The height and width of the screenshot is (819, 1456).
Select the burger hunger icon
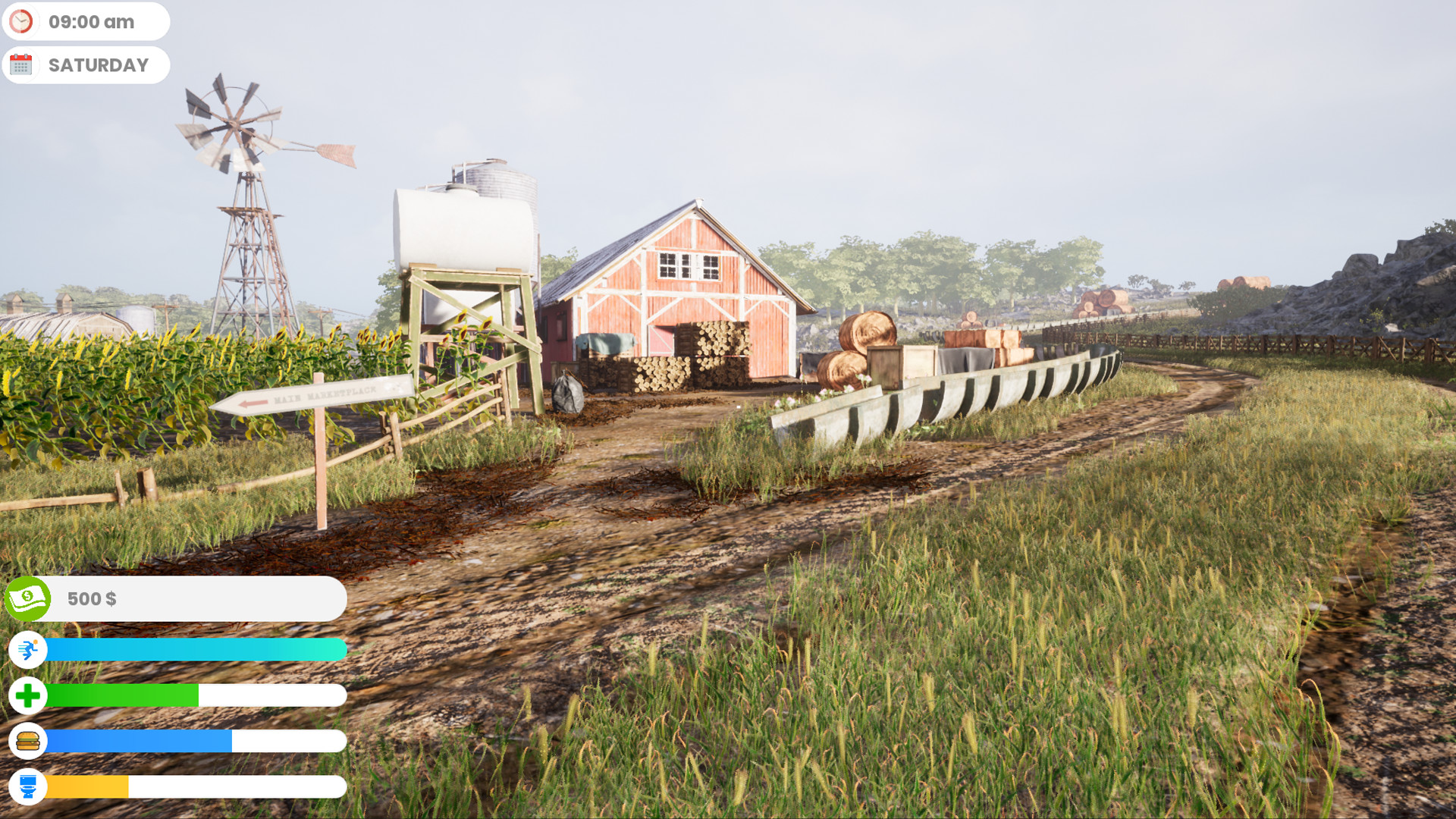pyautogui.click(x=27, y=741)
